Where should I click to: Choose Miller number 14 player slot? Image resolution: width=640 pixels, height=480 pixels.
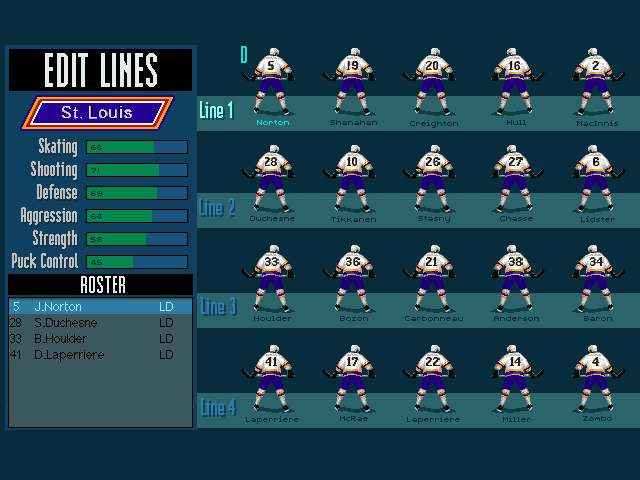(514, 381)
